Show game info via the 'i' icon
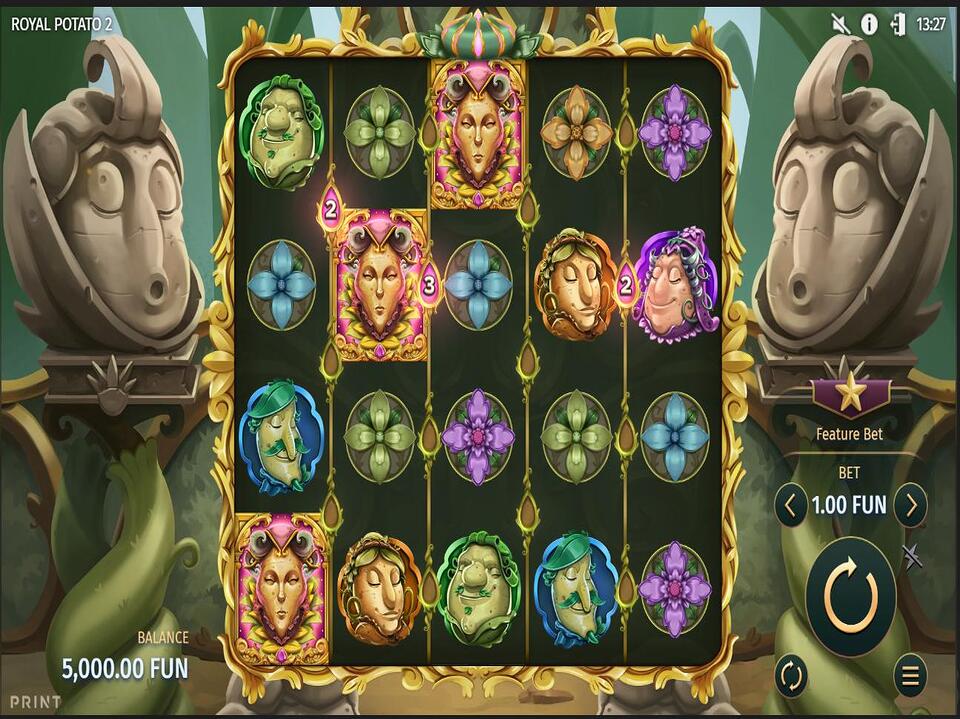Viewport: 960px width, 719px height. 869,24
